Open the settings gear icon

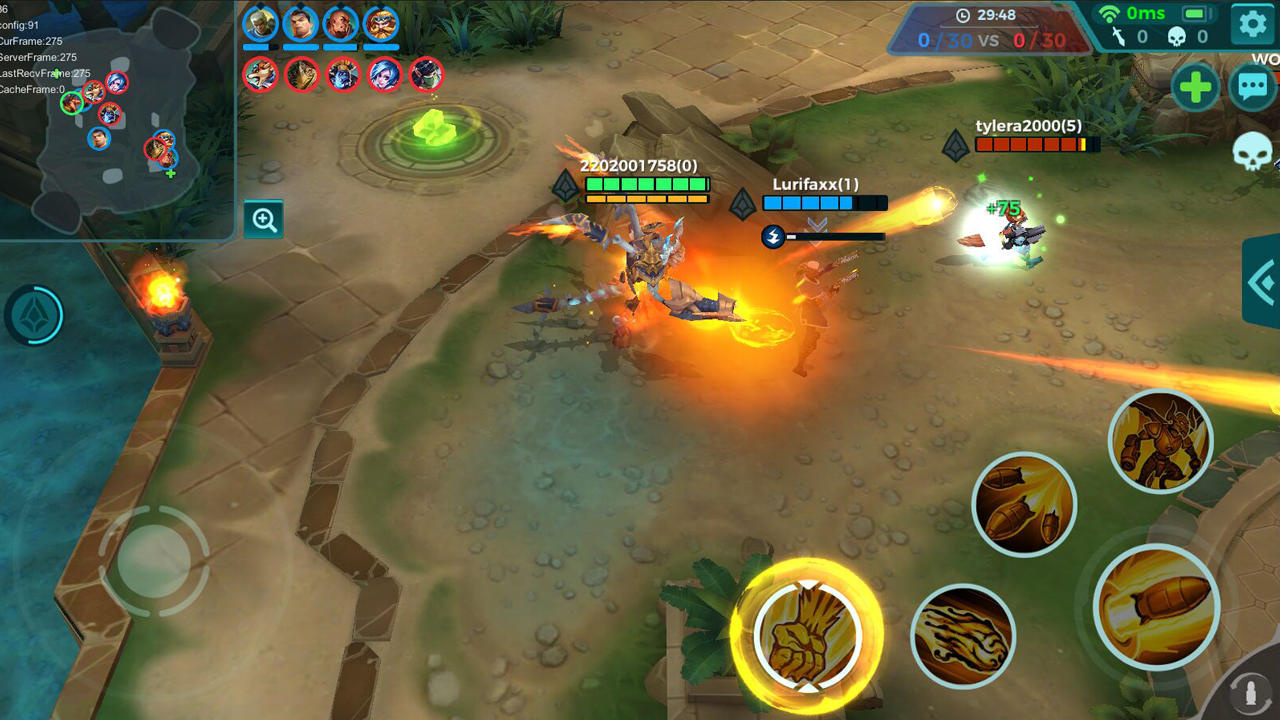point(1251,25)
